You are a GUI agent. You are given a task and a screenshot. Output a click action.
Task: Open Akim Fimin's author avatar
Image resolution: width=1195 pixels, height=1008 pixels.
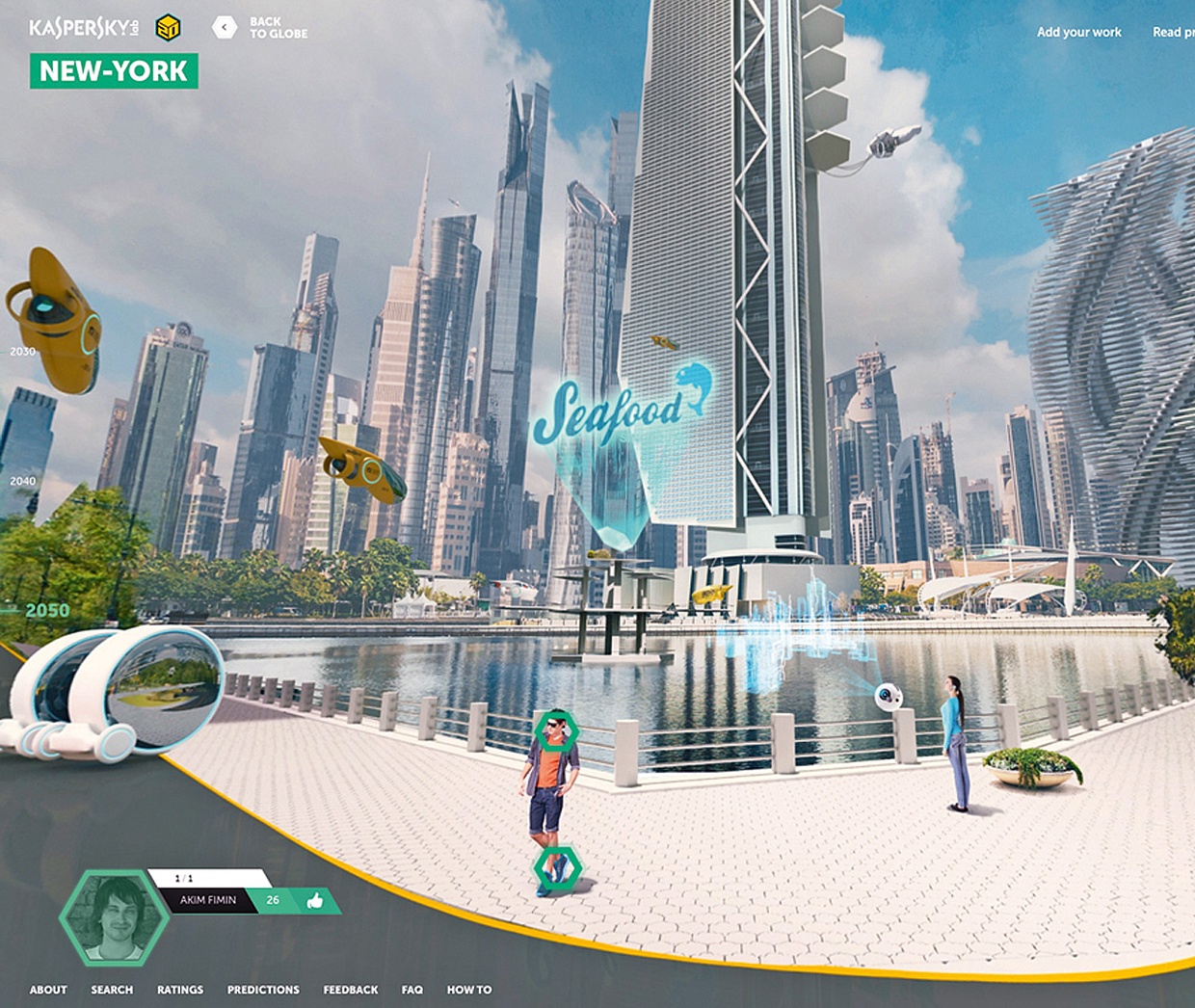(115, 917)
